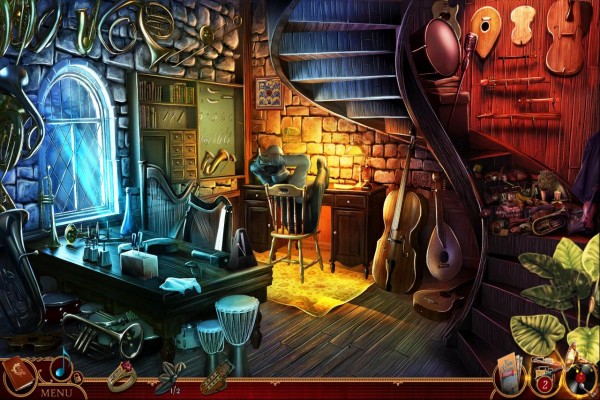Select the ruby ring in inventory
The image size is (600, 400).
pyautogui.click(x=121, y=375)
